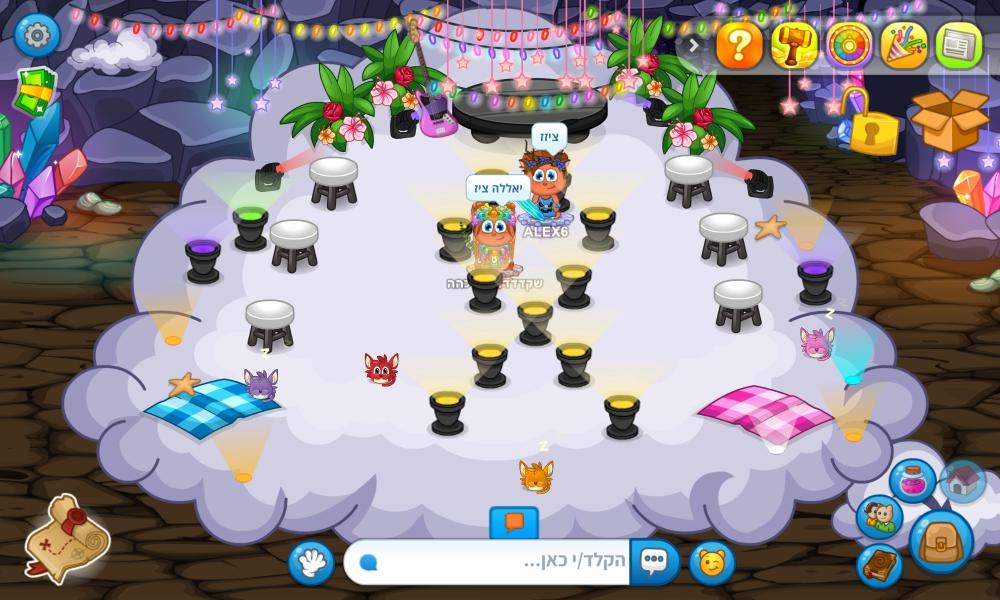Open the settings gear menu
1000x600 pixels.
click(37, 36)
